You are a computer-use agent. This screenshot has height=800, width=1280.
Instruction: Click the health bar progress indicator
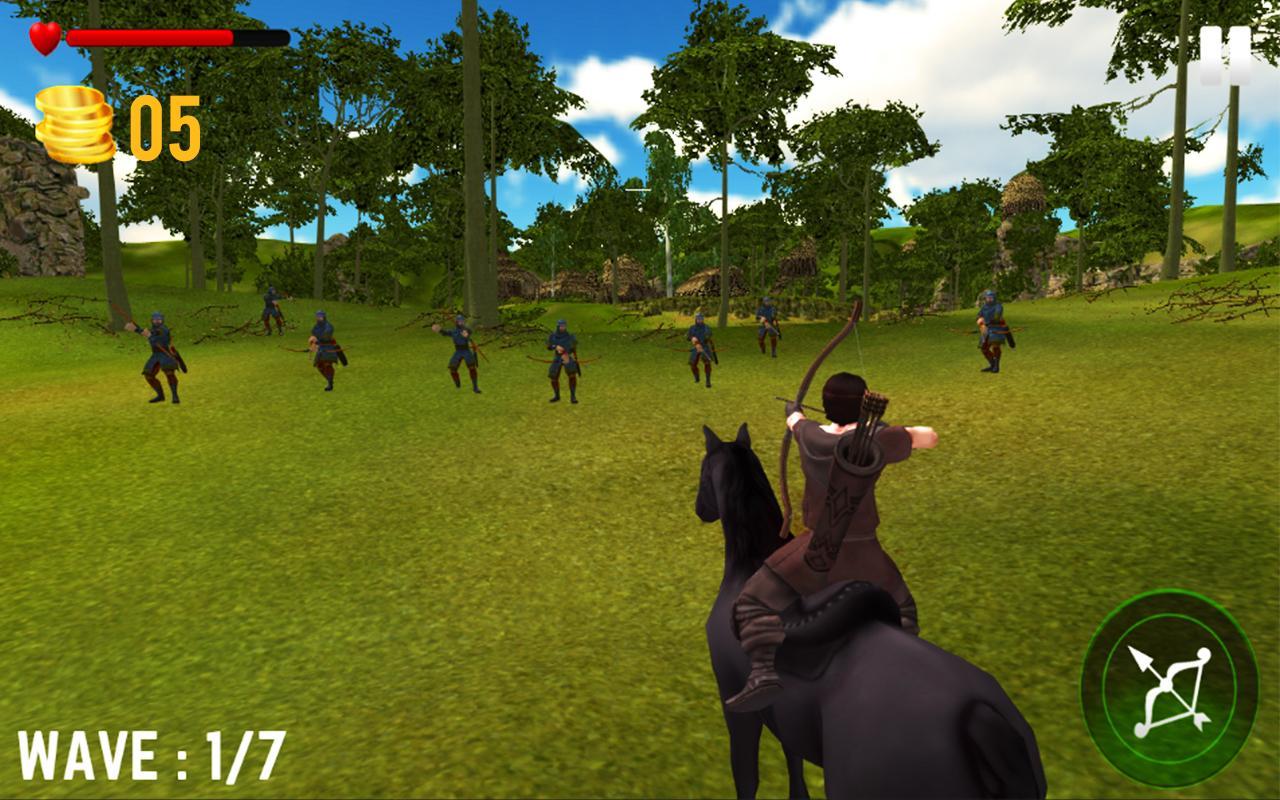(x=150, y=34)
